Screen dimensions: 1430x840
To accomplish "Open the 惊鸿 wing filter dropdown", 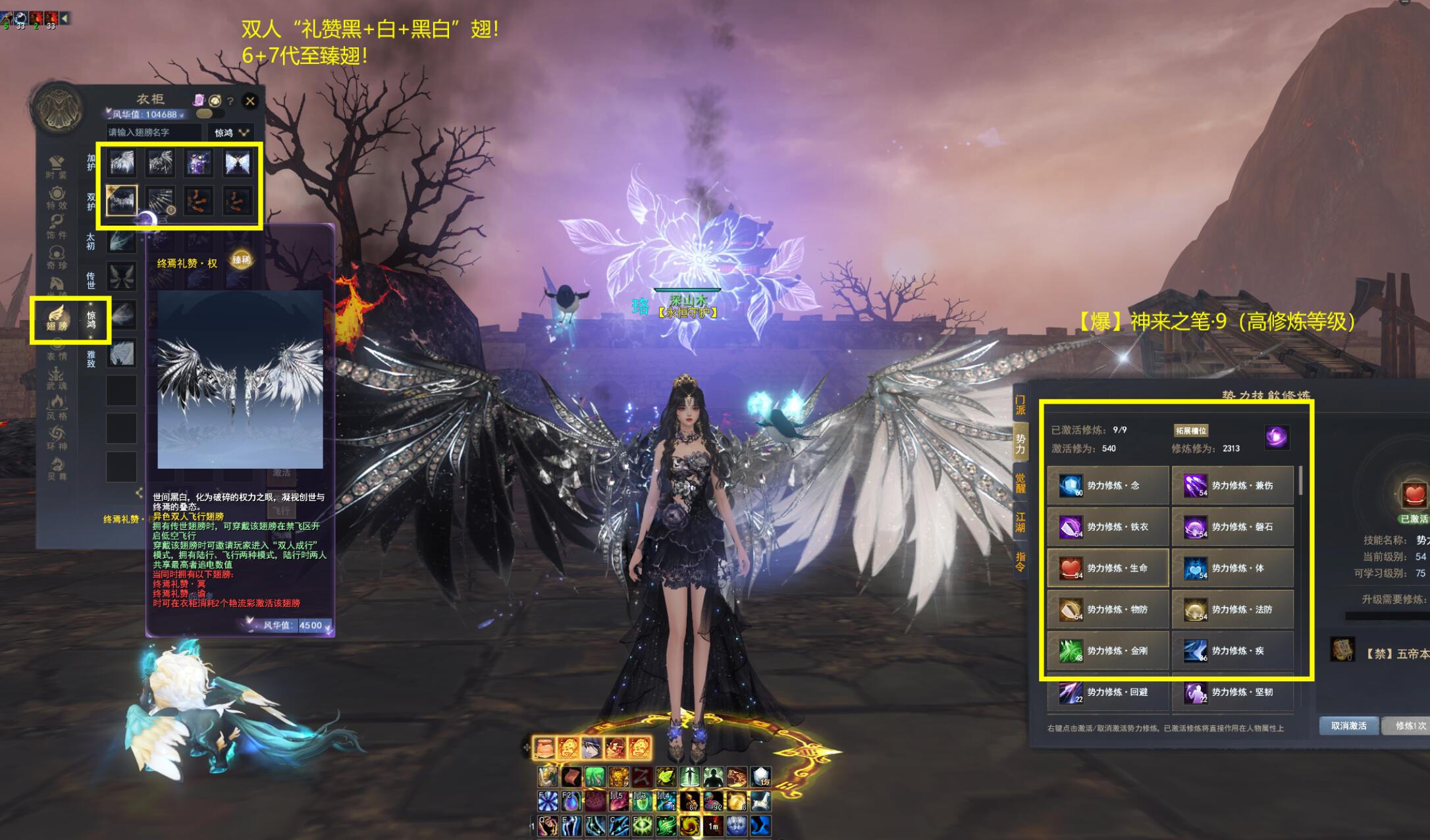I will pos(230,132).
